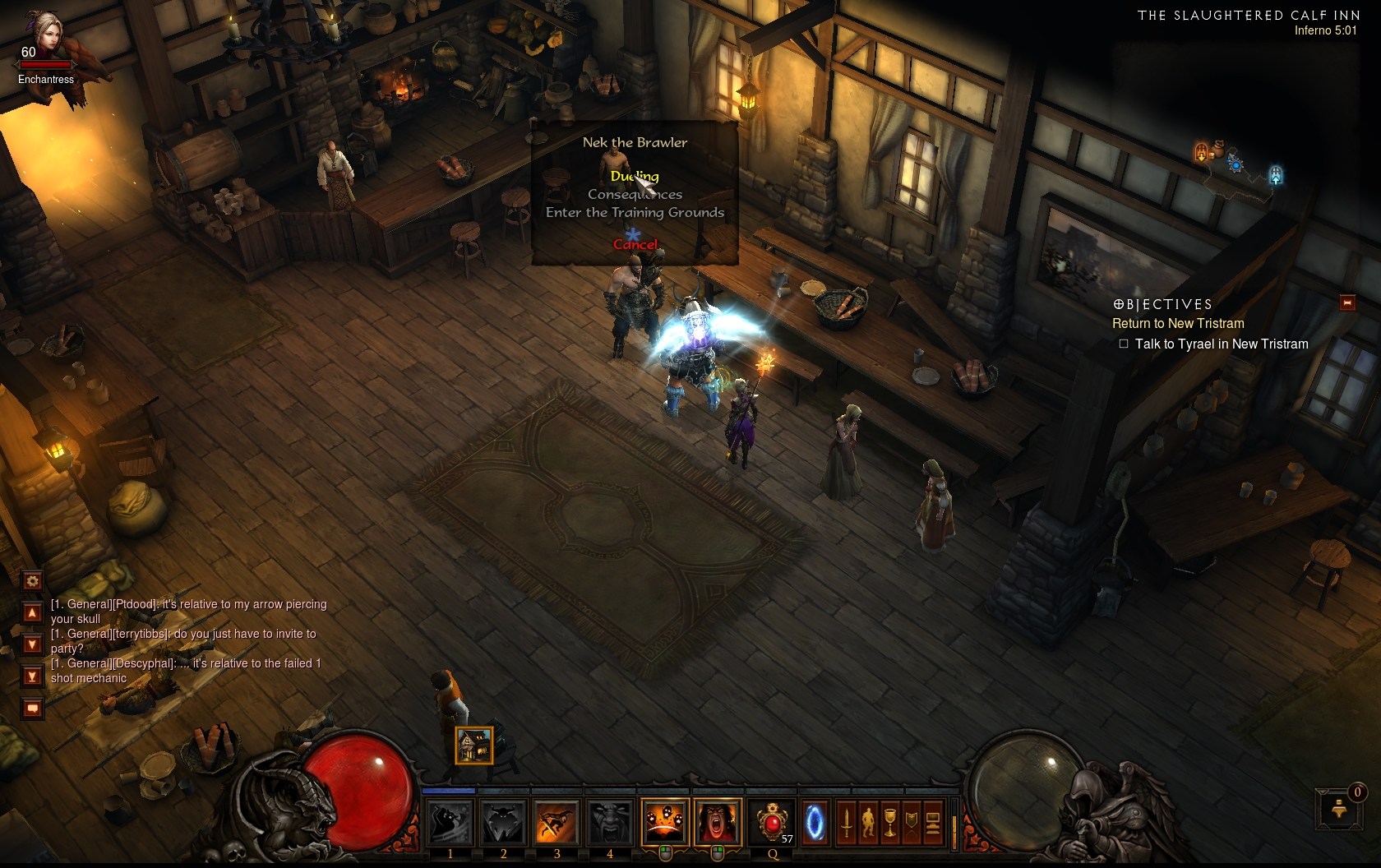The image size is (1381, 868).
Task: Select the Consequences dialogue option
Action: pyautogui.click(x=635, y=195)
